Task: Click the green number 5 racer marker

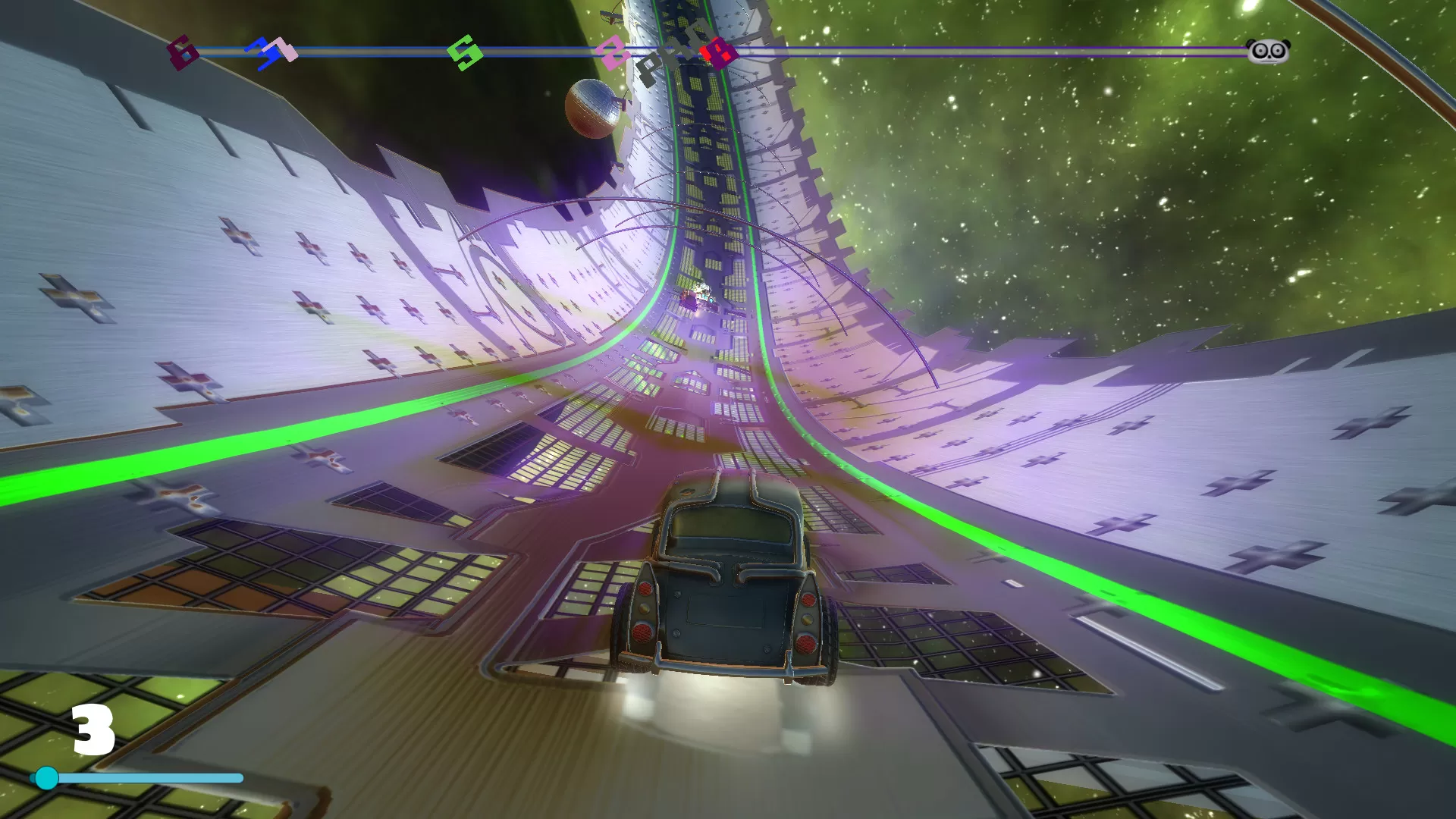Action: tap(465, 52)
